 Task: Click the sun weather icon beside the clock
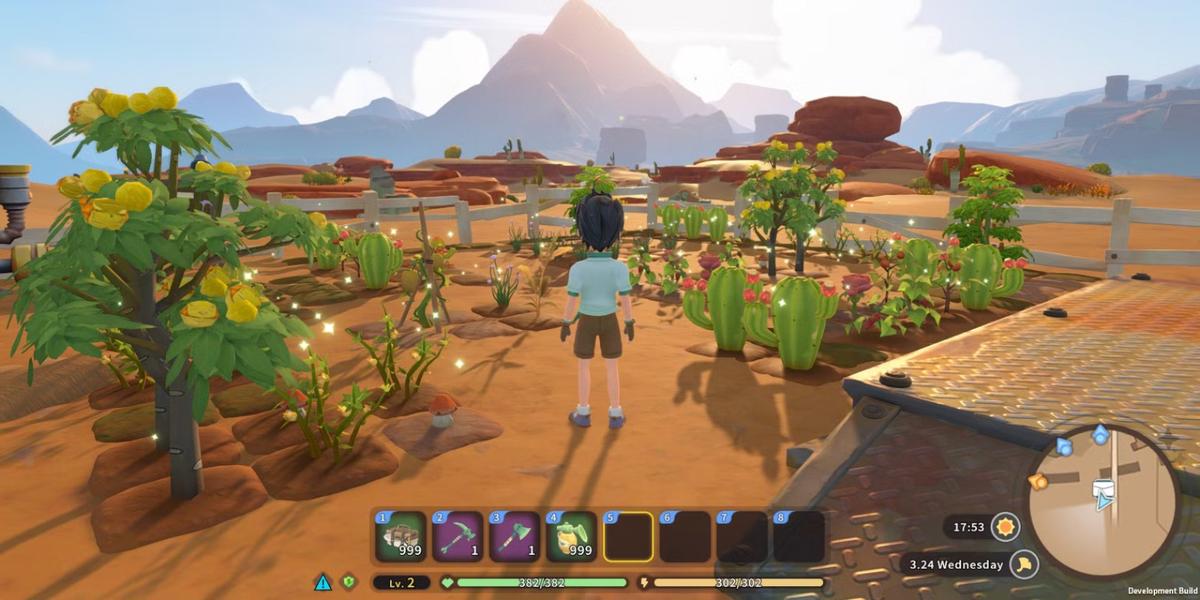(x=1004, y=526)
